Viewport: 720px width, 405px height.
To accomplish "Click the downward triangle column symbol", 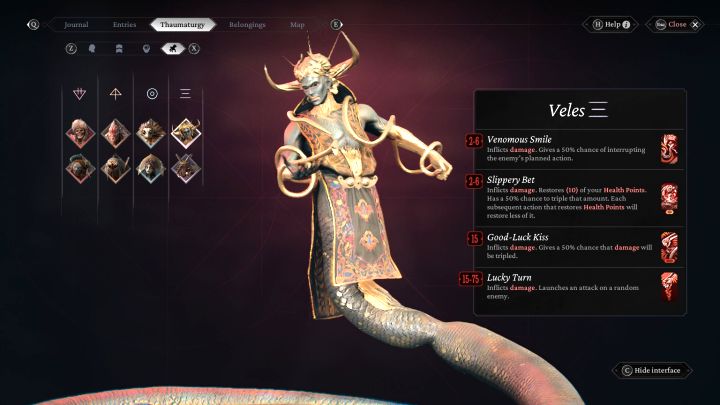I will pyautogui.click(x=80, y=94).
